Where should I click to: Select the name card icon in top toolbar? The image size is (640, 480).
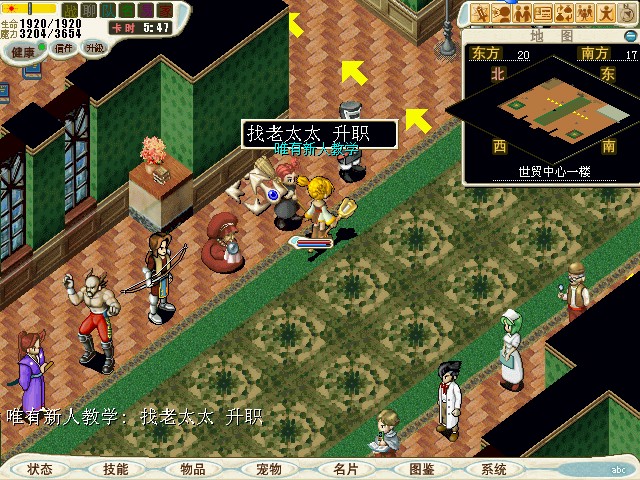(x=544, y=13)
